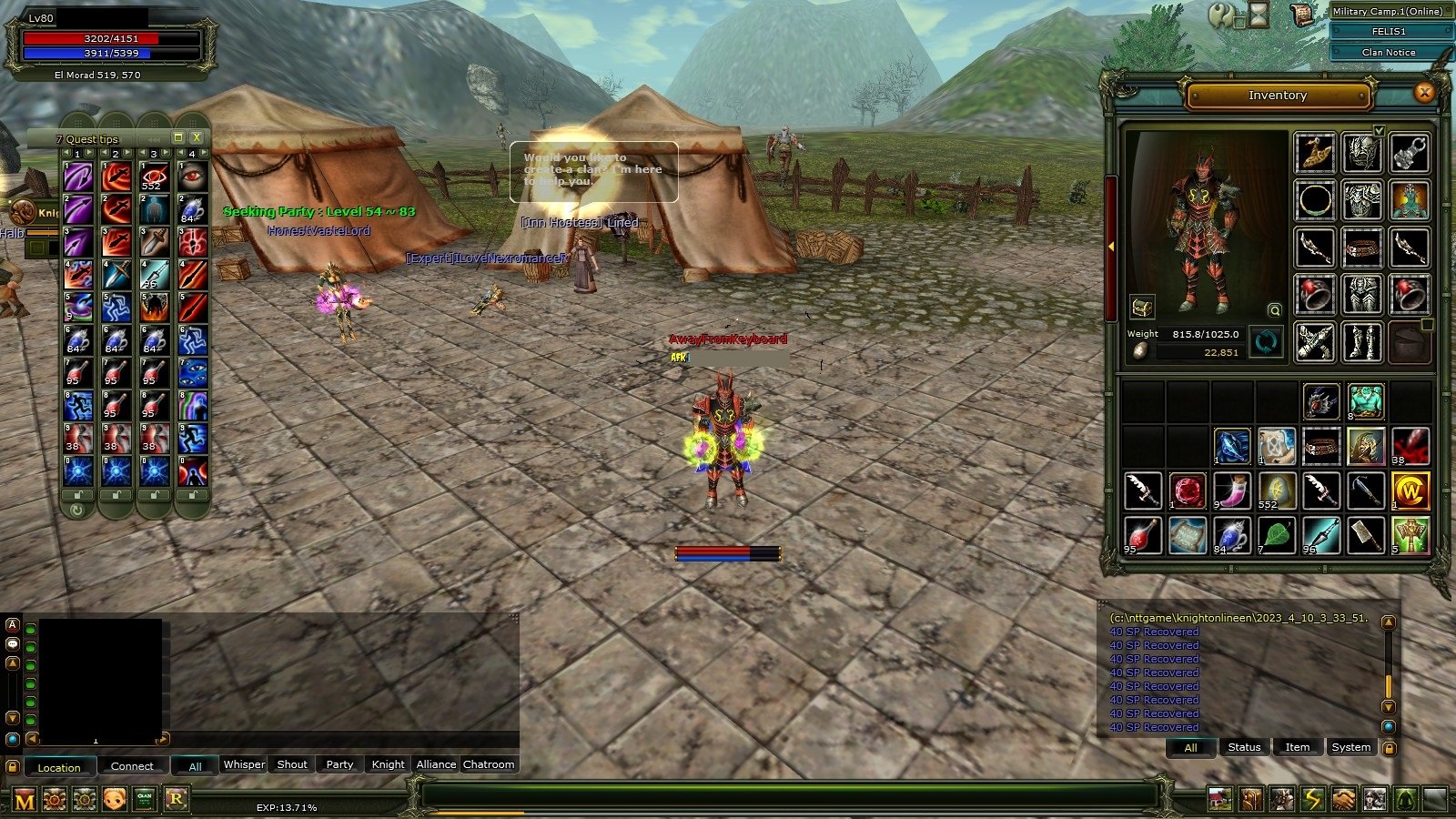Open the house/town icon on the bottom-right shortcut bar
Screen dimensions: 1456x819
1221,796
